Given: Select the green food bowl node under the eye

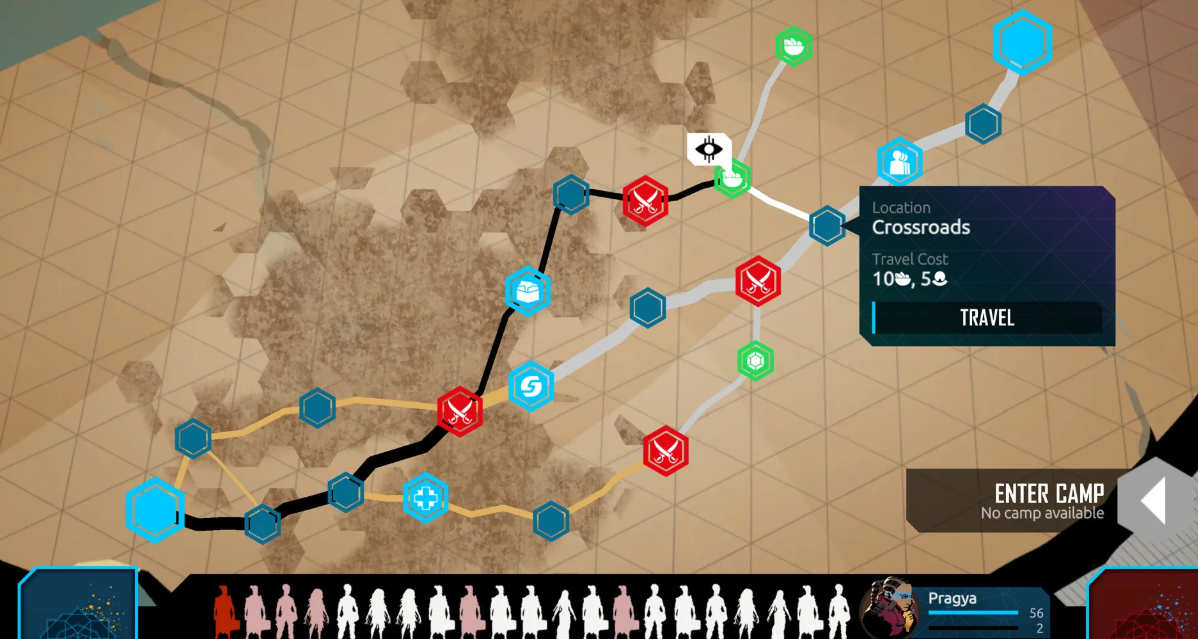Looking at the screenshot, I should 733,179.
